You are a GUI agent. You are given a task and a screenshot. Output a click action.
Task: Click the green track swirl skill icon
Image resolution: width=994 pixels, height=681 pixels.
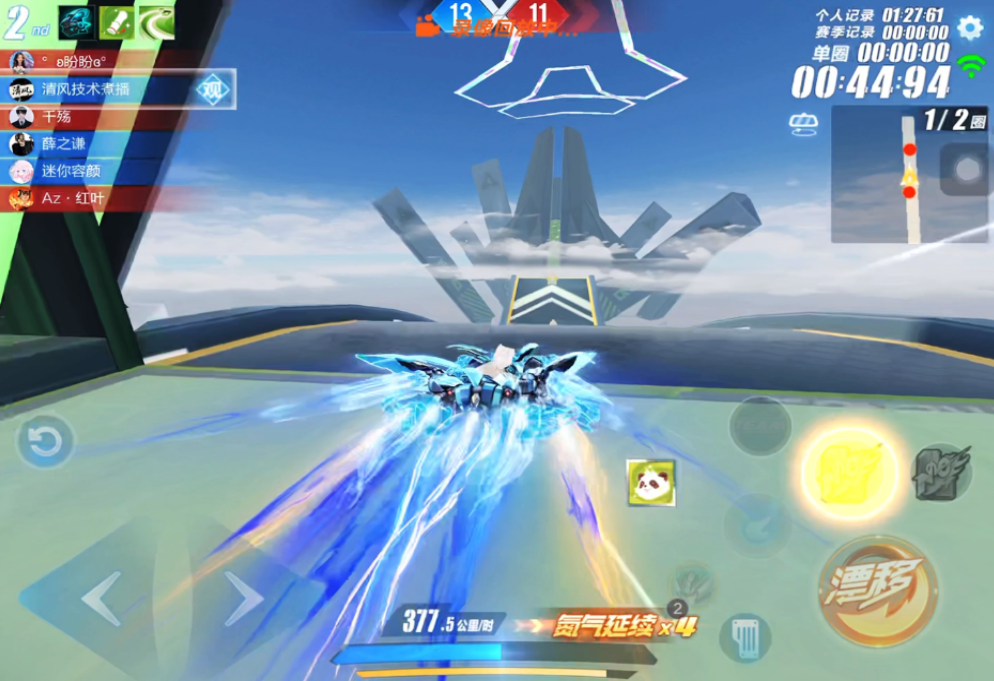156,23
